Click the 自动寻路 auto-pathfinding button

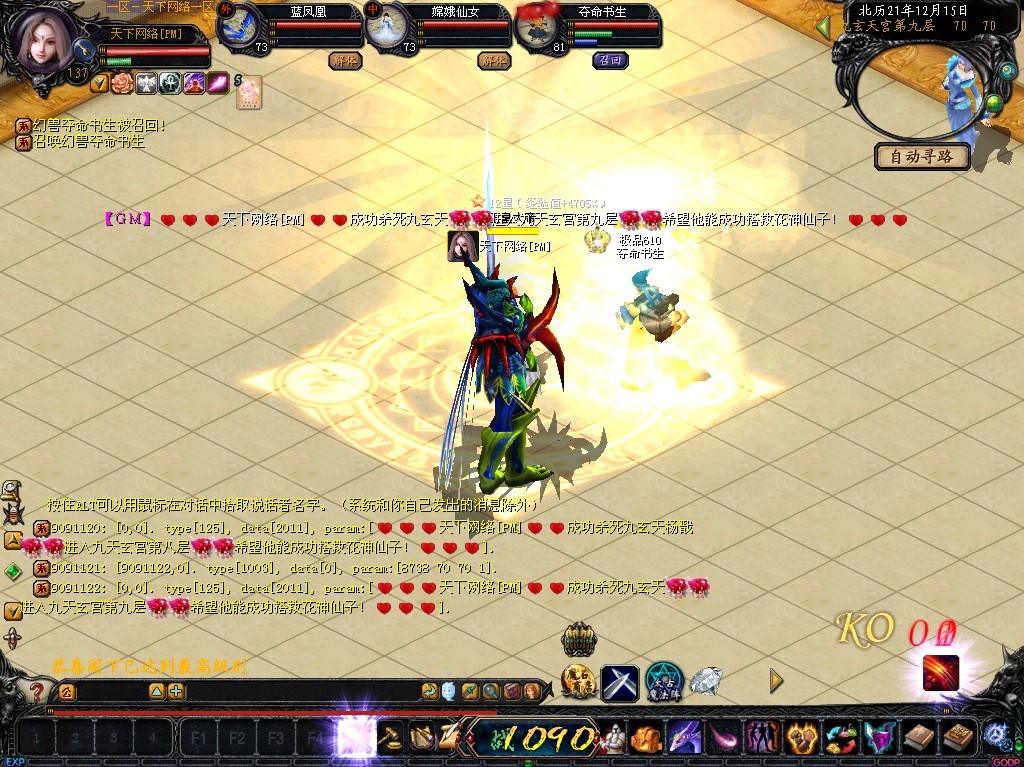tap(922, 156)
